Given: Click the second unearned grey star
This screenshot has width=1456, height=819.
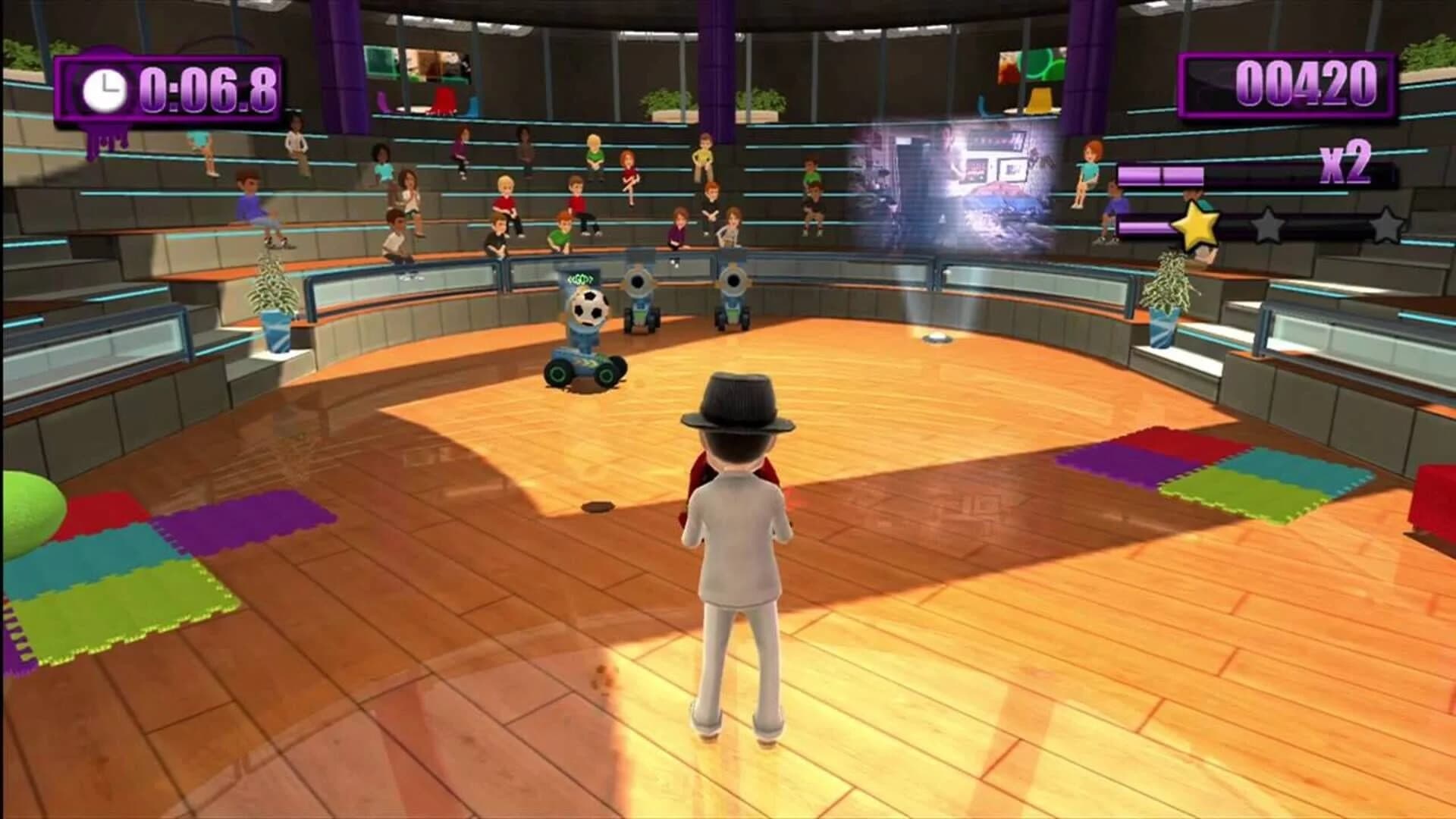Looking at the screenshot, I should point(1268,225).
